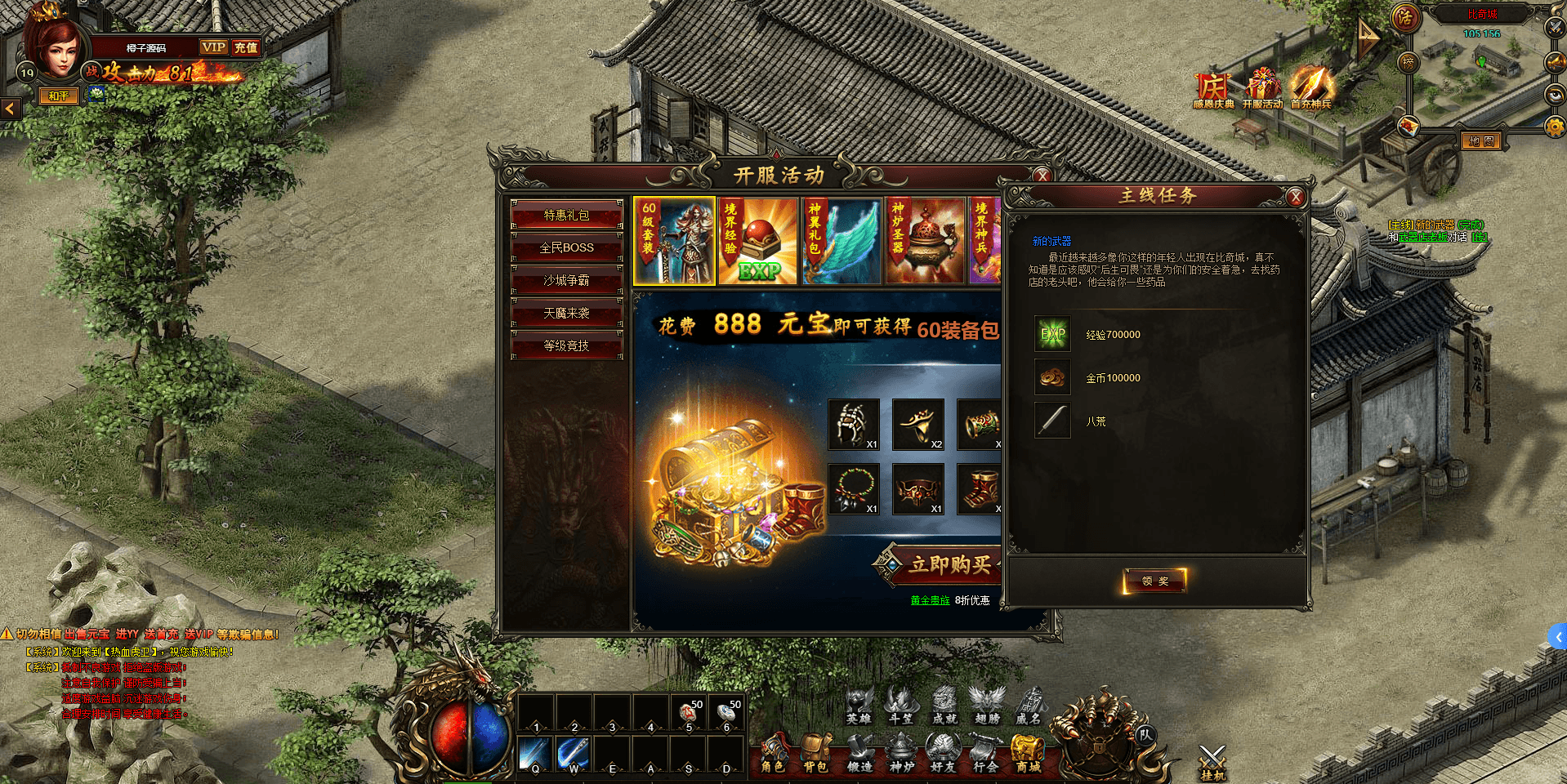Close the 开服活动 event window
Image resolution: width=1567 pixels, height=784 pixels.
(1042, 176)
